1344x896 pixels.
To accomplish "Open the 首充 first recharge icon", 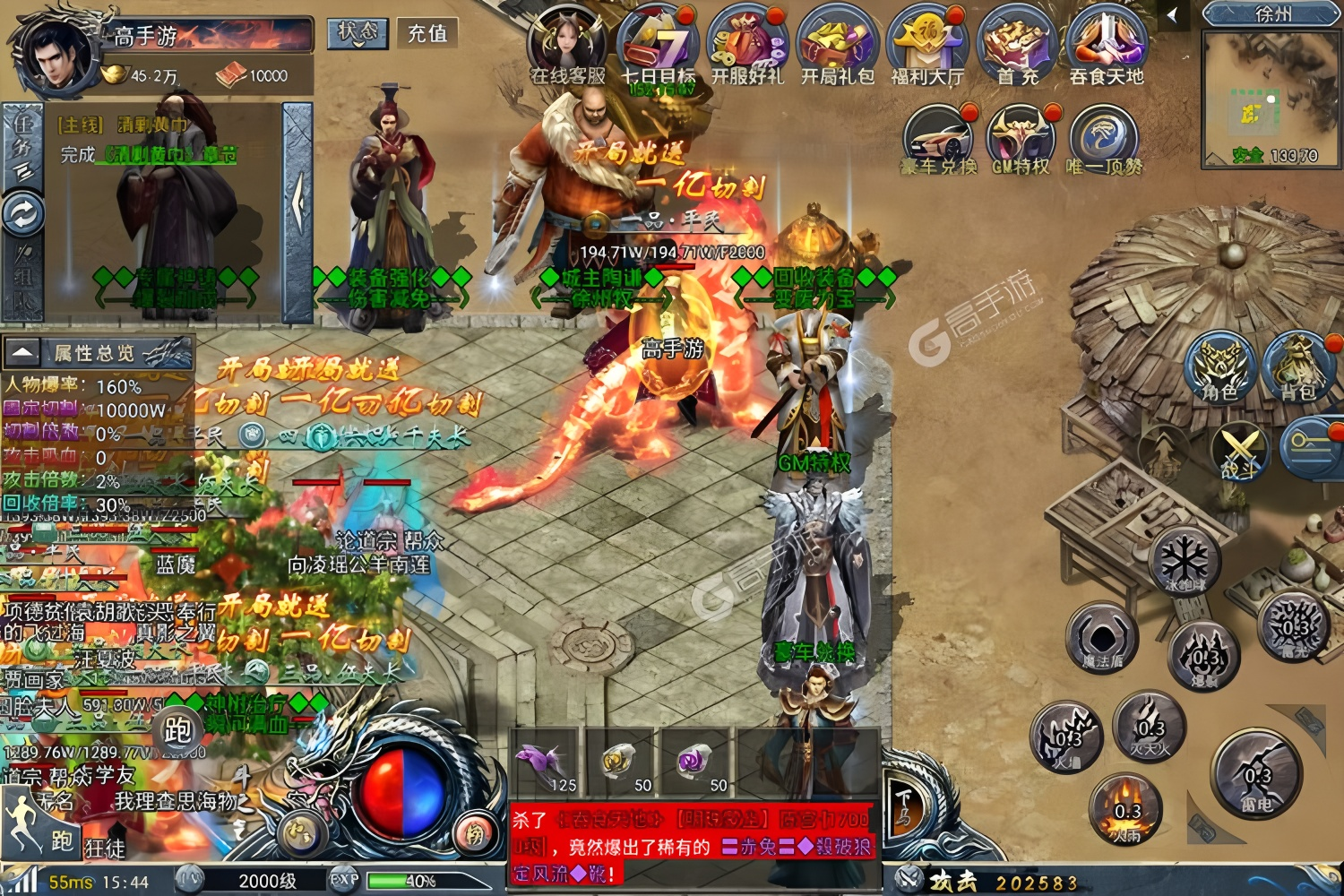I will click(x=1017, y=43).
